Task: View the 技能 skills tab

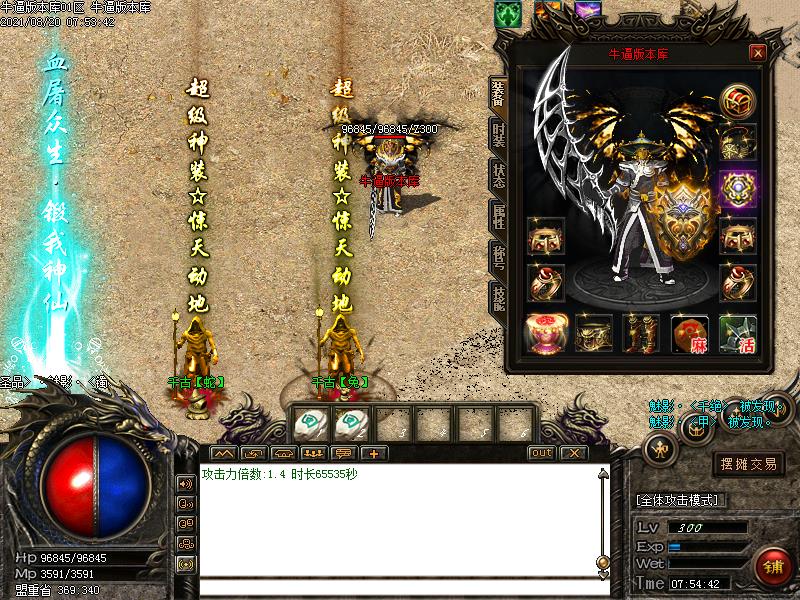Action: 498,297
